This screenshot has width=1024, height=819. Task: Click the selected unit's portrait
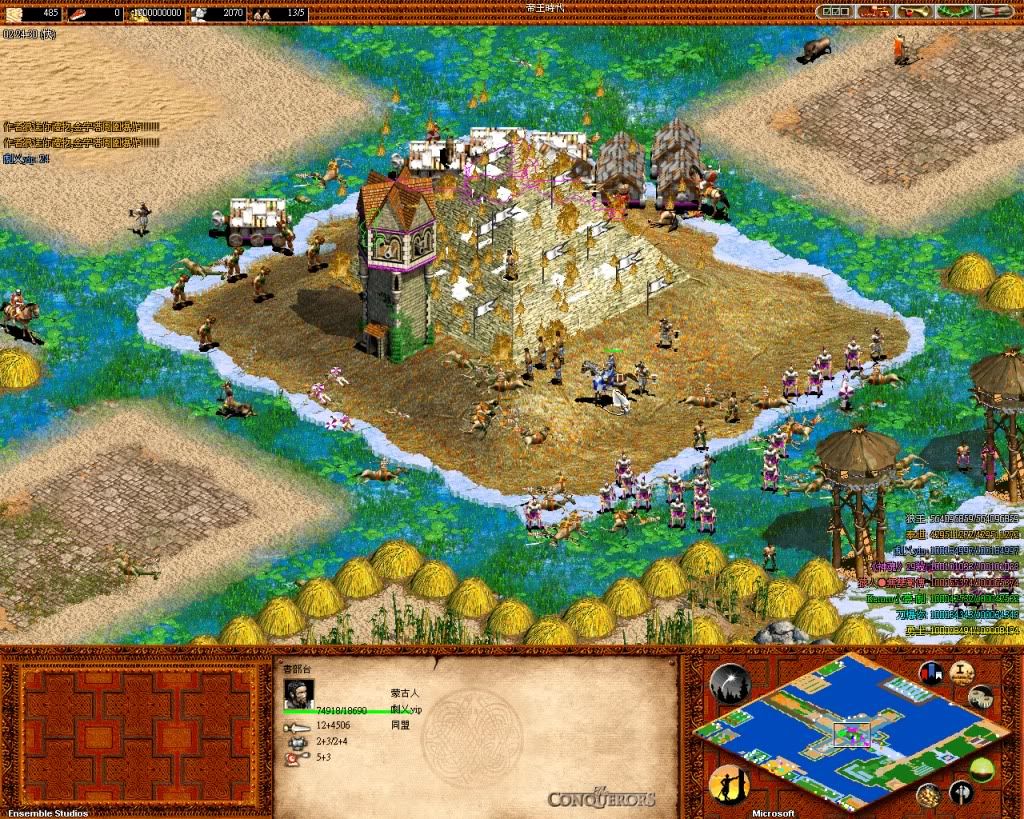point(299,692)
